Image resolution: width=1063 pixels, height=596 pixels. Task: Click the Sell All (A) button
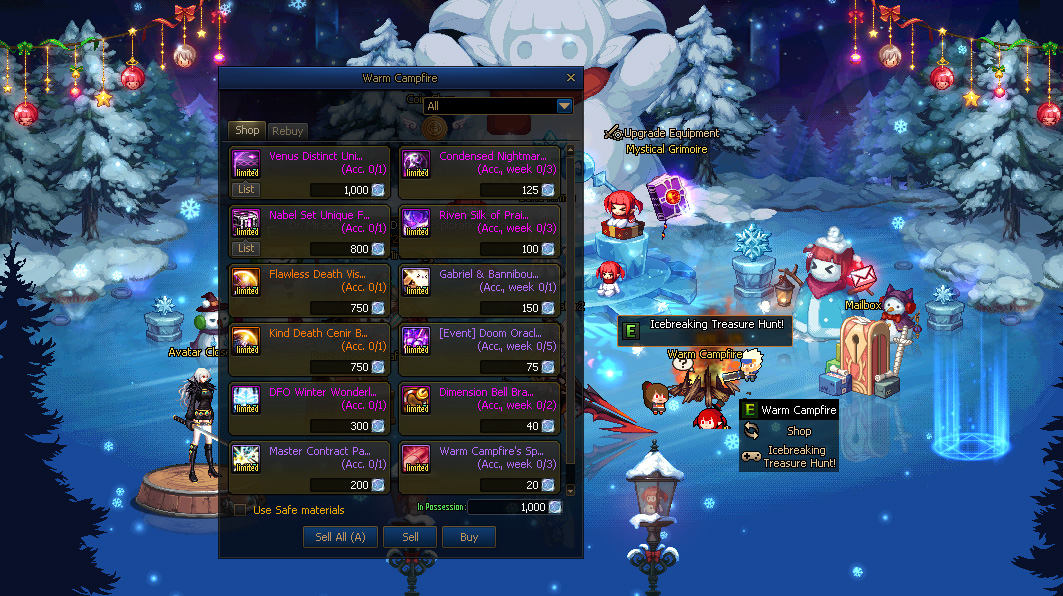coord(340,537)
